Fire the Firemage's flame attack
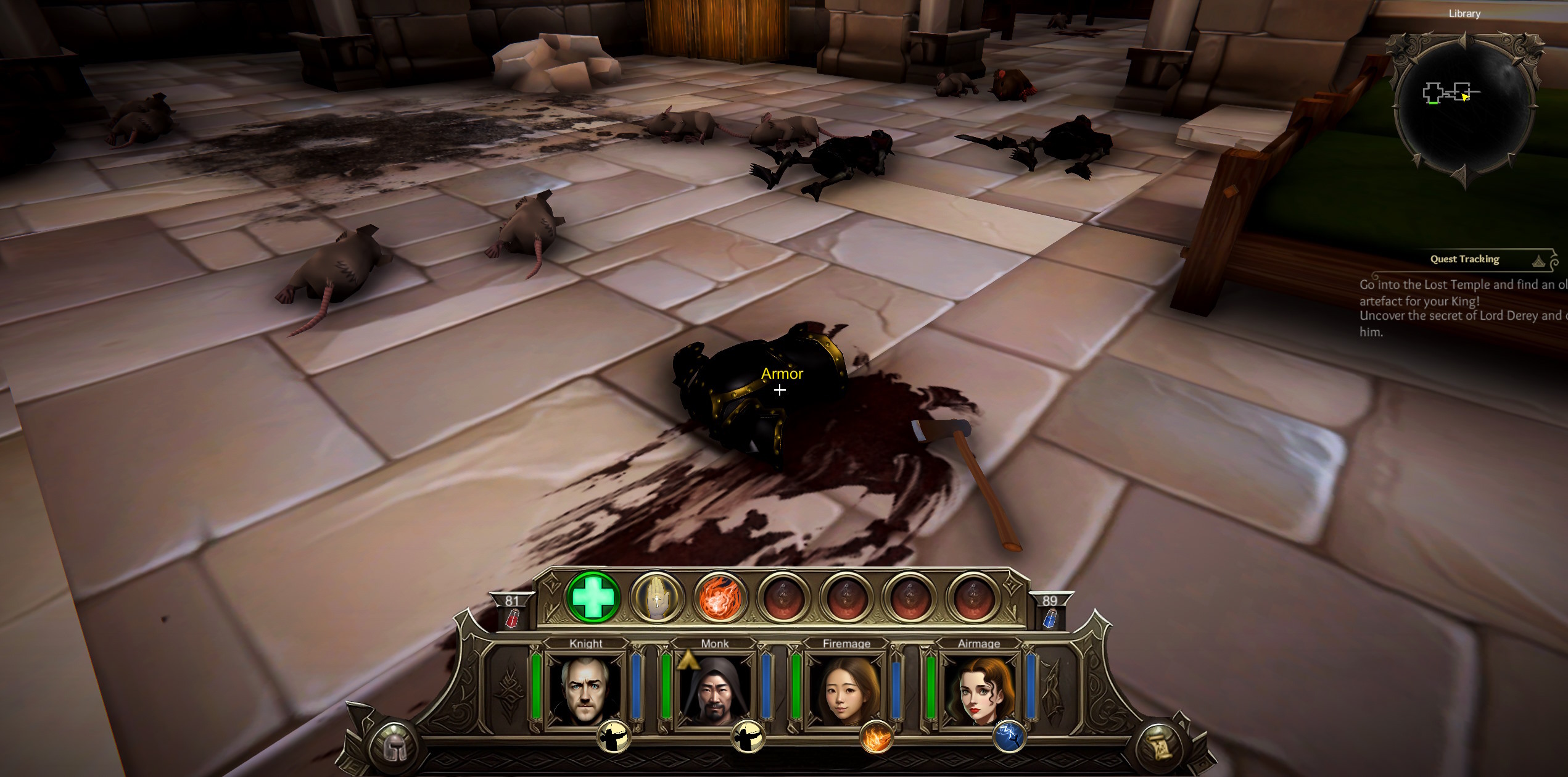The image size is (1568, 777). 876,737
